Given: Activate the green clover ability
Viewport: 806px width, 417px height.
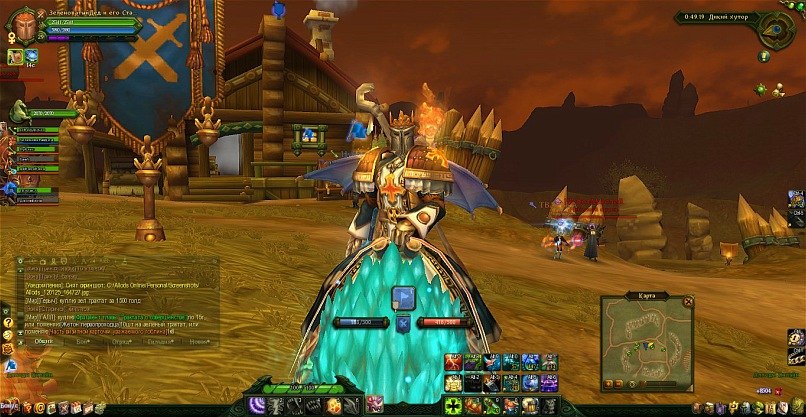Looking at the screenshot, I should point(453,405).
